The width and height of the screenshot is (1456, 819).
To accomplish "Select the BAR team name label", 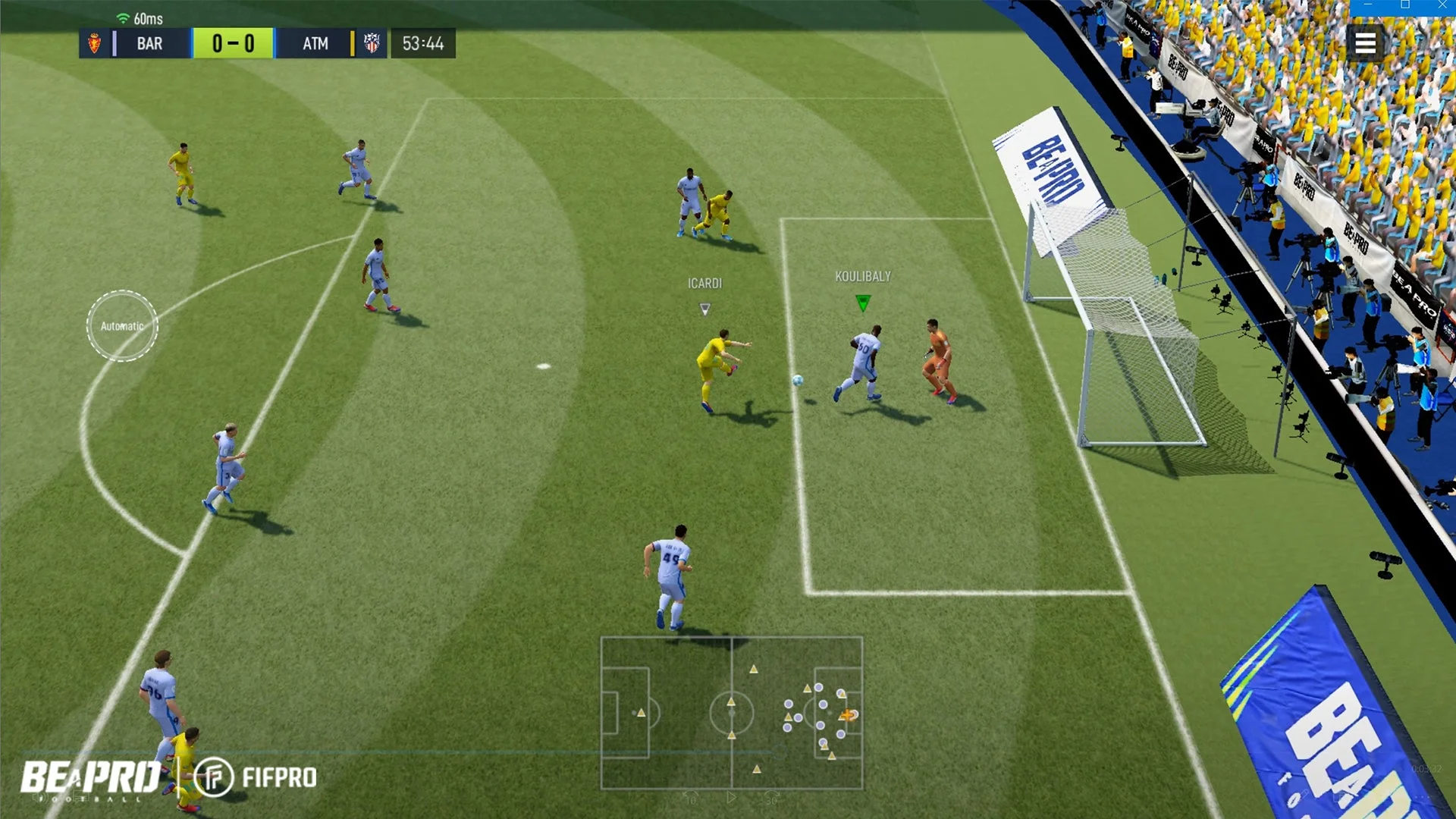I will pos(149,43).
